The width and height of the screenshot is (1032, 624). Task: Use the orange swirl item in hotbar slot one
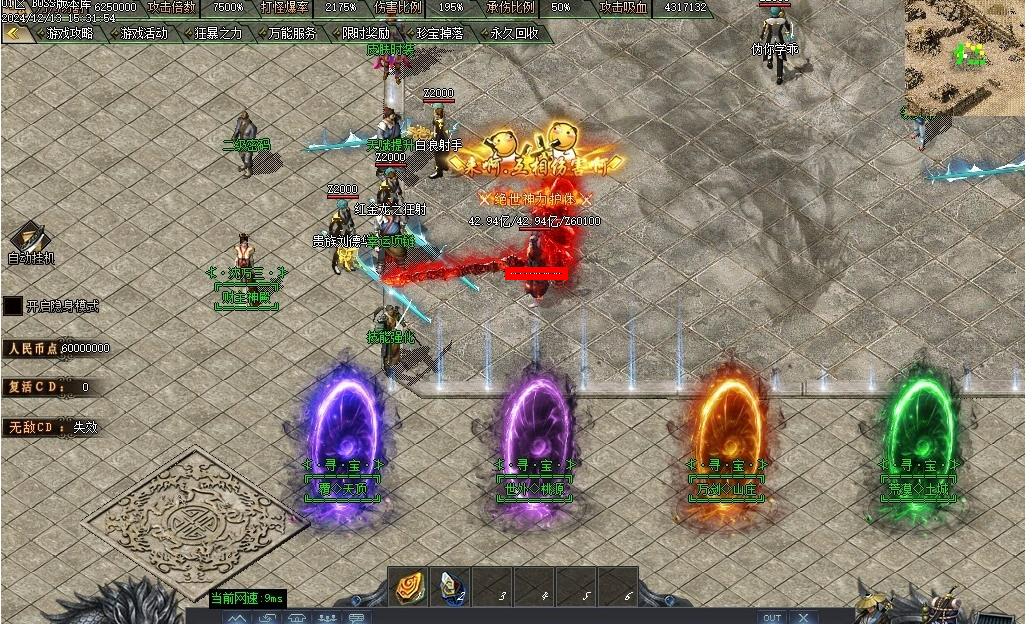(x=408, y=587)
